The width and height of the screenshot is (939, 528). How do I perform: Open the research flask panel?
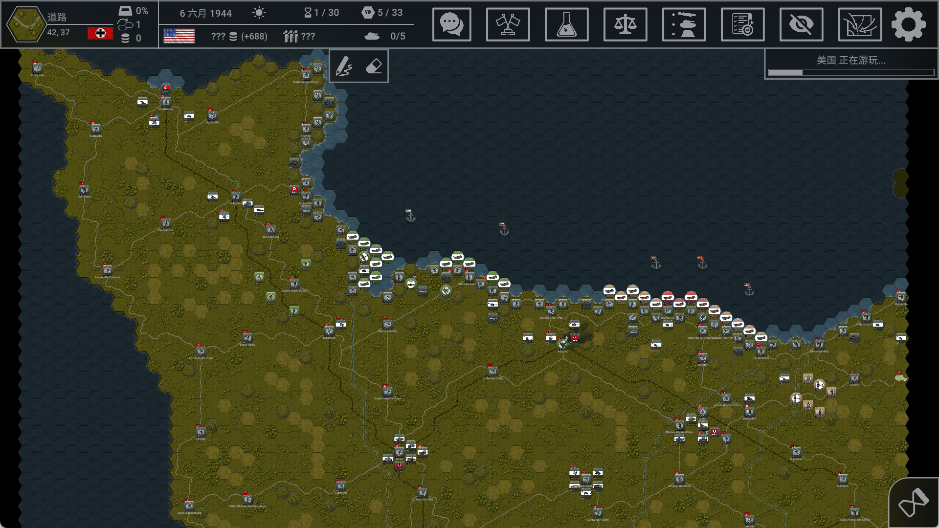tap(566, 24)
